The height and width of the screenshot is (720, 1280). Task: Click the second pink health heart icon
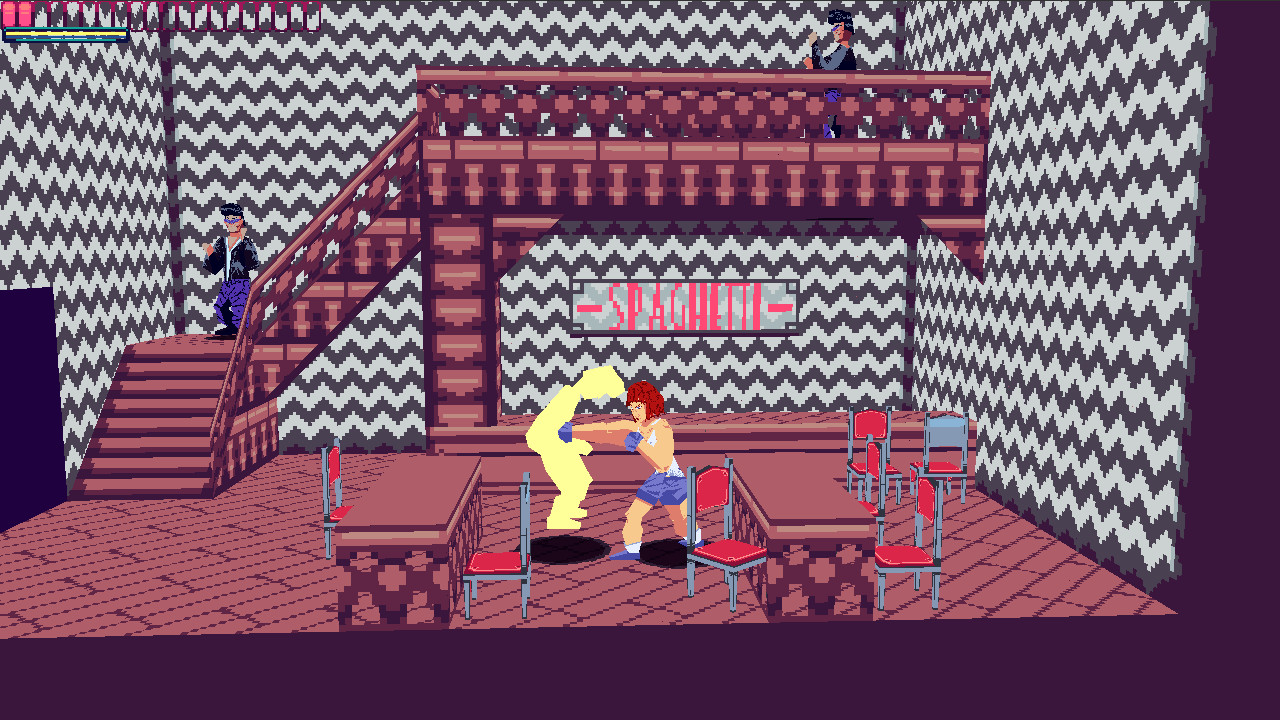coord(24,13)
